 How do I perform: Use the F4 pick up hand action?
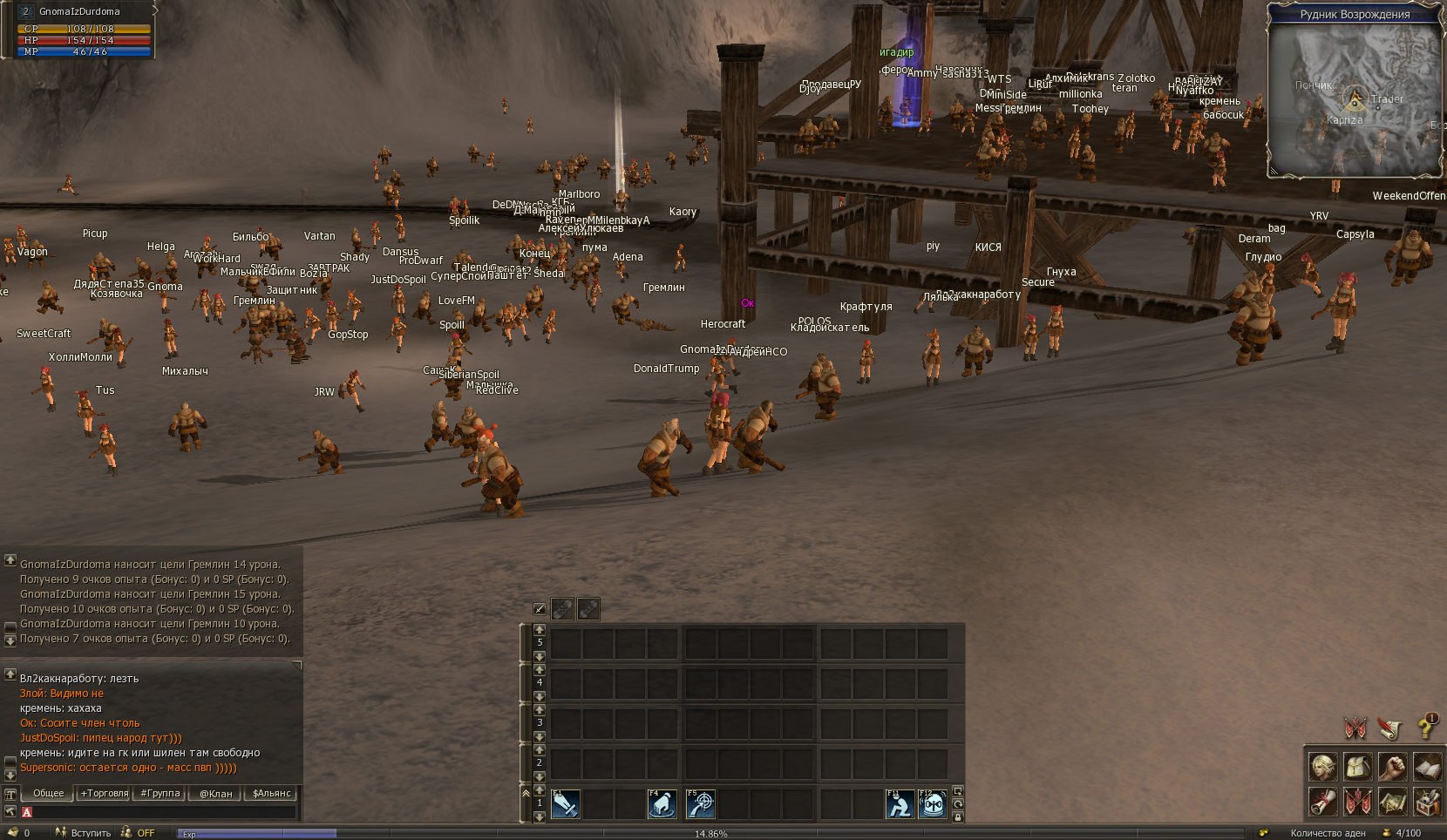(x=662, y=803)
